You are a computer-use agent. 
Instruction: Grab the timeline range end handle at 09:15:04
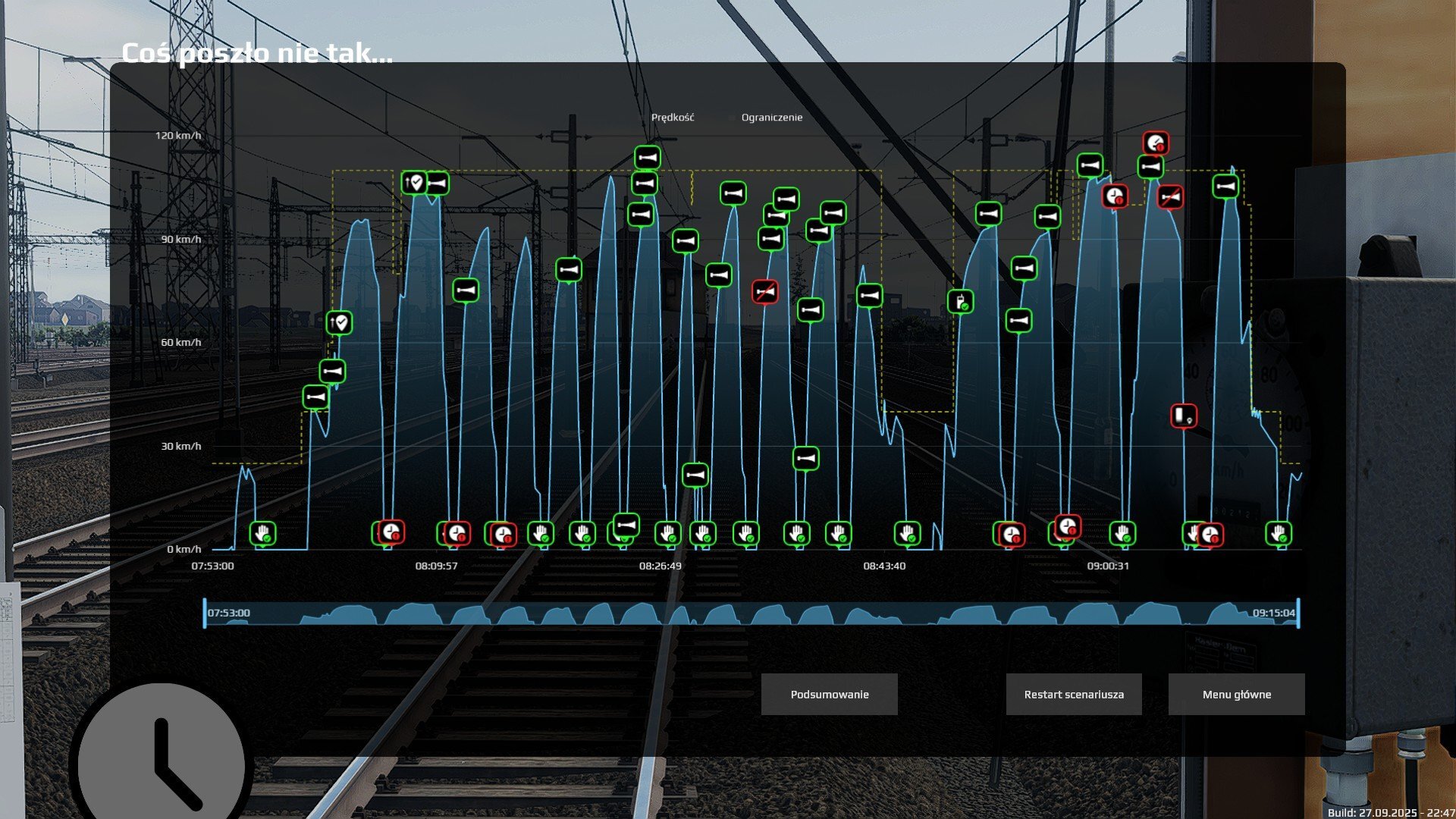(x=1298, y=613)
